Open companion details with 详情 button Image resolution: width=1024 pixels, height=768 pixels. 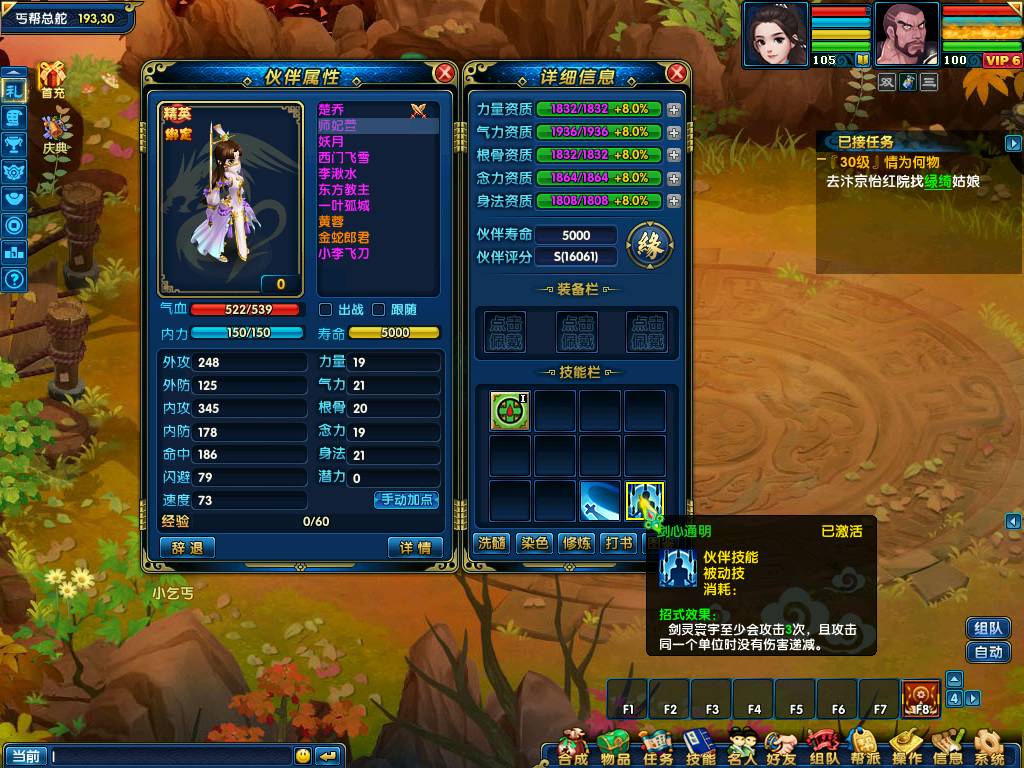tap(415, 547)
